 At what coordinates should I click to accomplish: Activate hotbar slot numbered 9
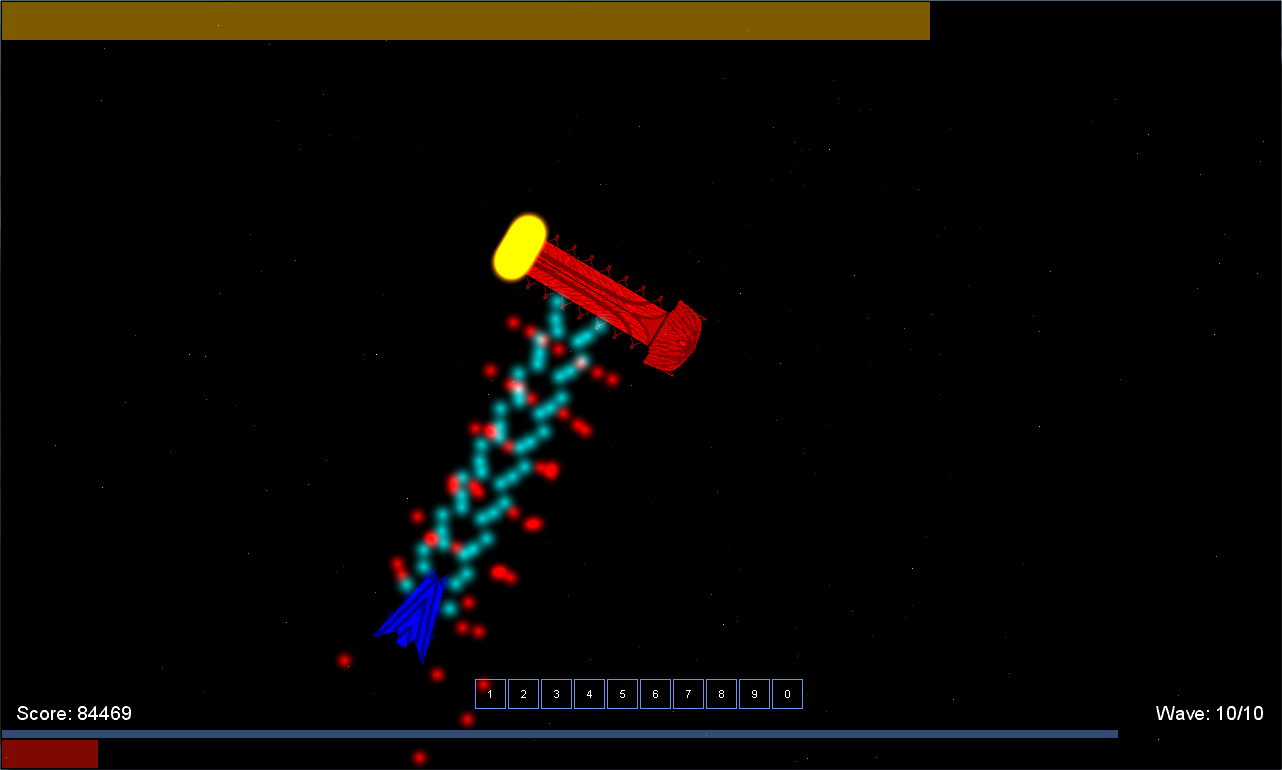[754, 694]
